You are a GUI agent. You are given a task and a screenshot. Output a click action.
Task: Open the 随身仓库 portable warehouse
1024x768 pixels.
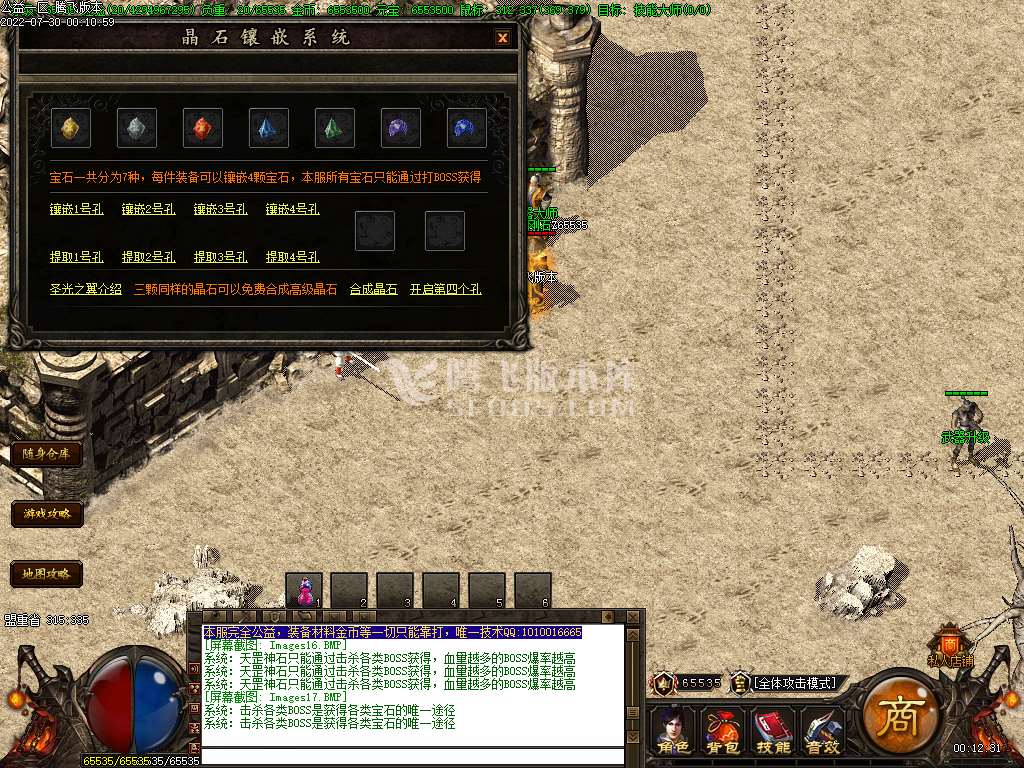(x=46, y=453)
